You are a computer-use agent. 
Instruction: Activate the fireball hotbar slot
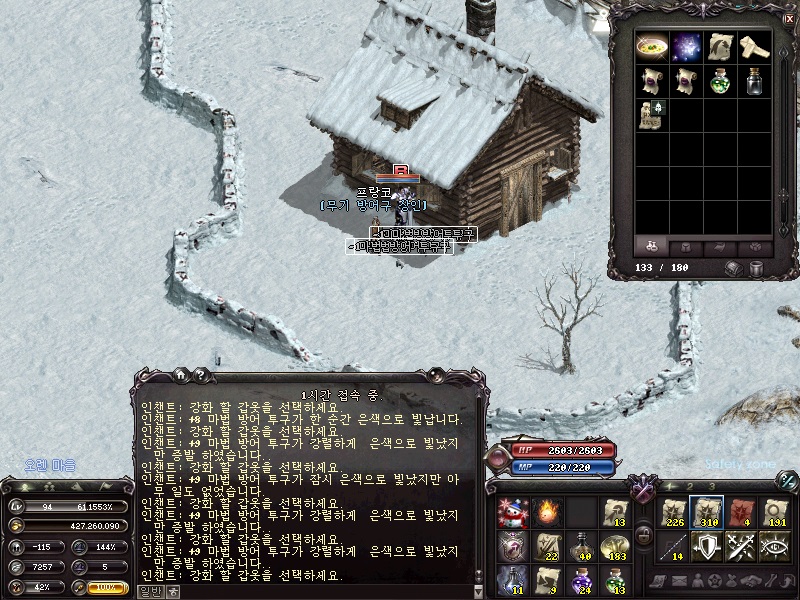546,513
